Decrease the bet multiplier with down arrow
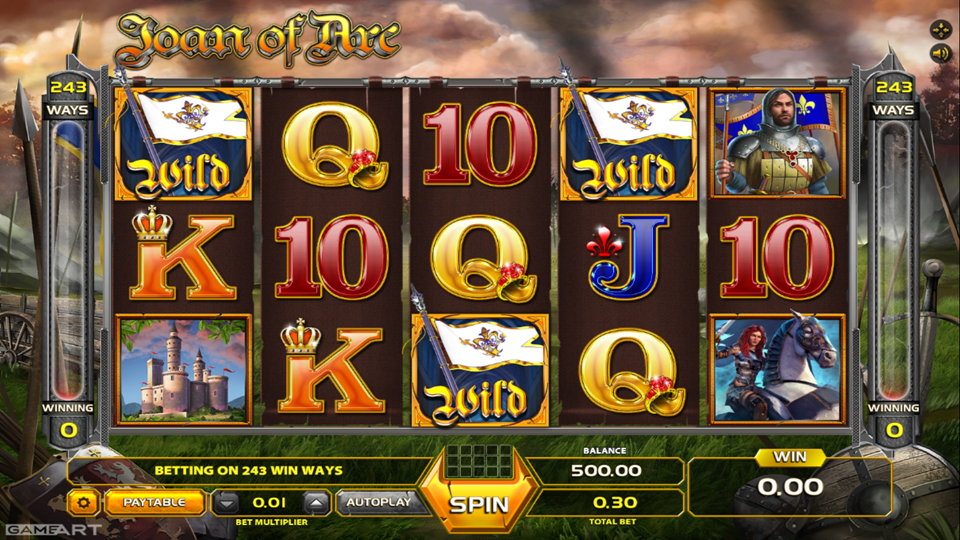 [x=229, y=502]
